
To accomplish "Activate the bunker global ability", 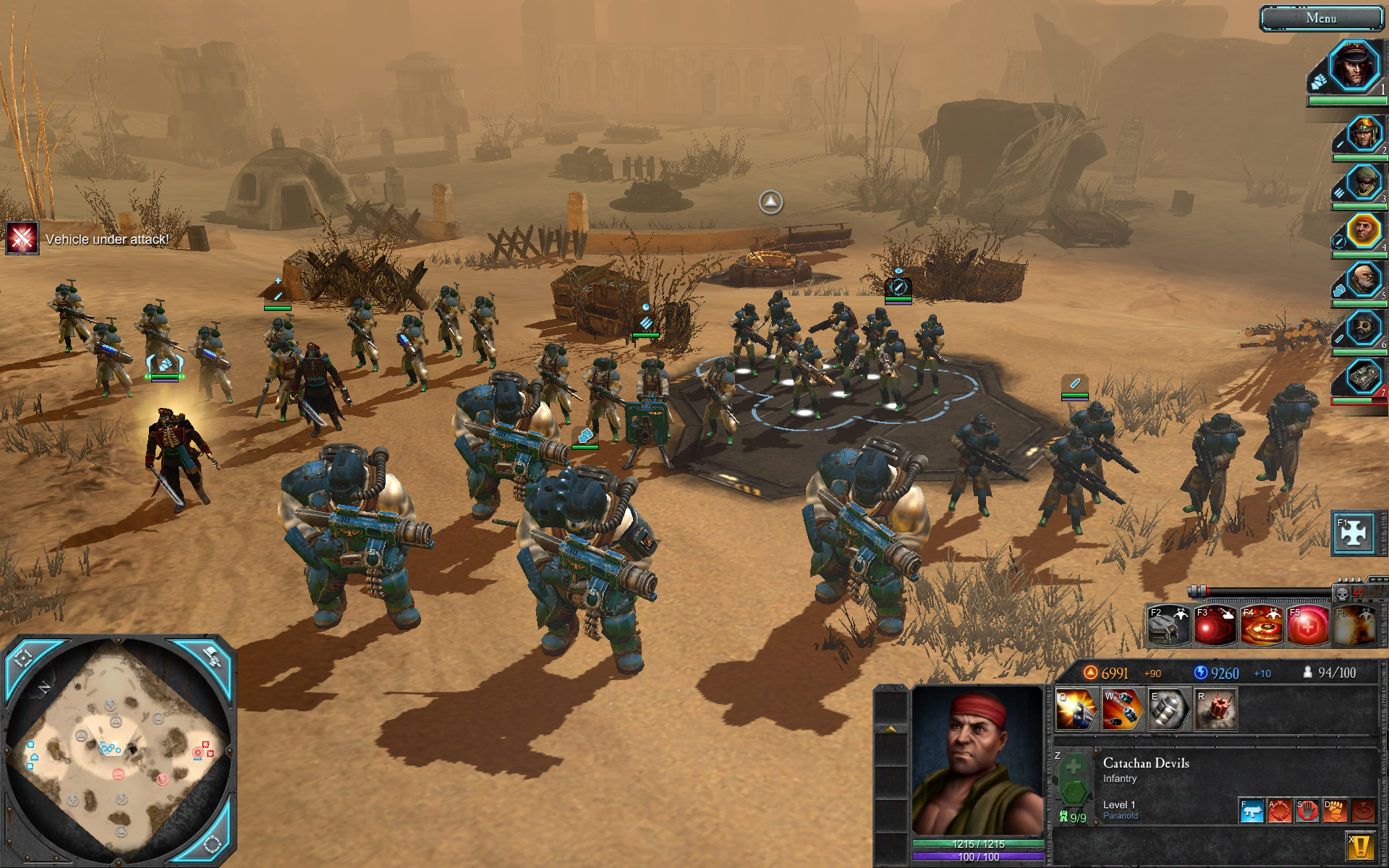I will tap(1168, 625).
